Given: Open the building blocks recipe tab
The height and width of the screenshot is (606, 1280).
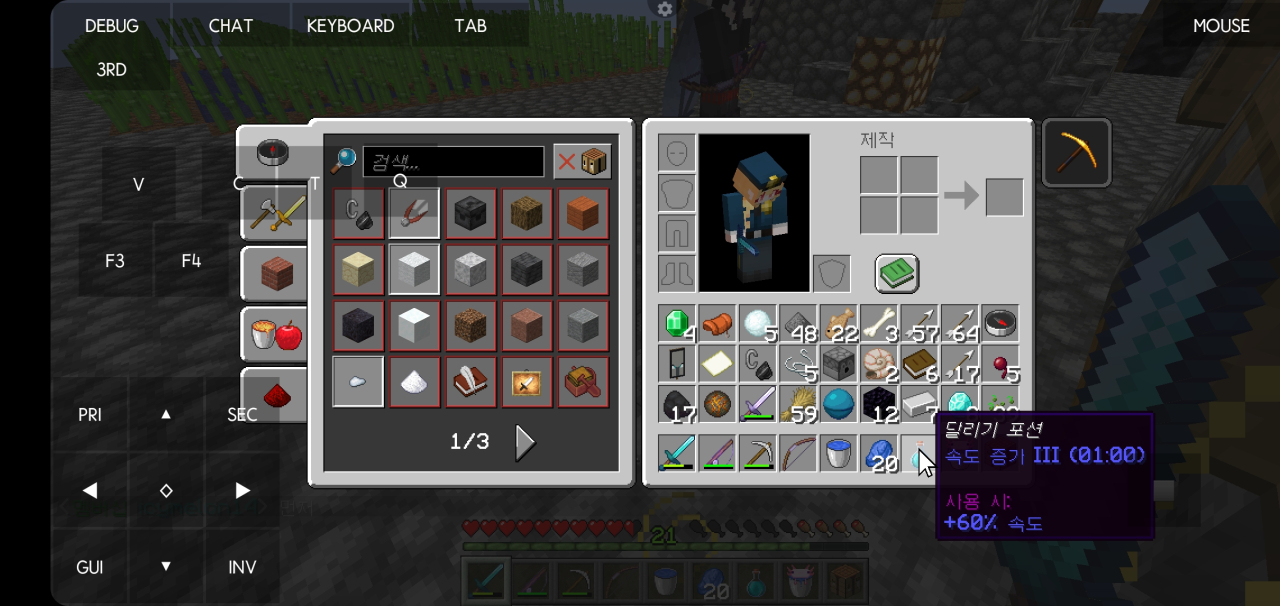Looking at the screenshot, I should click(274, 273).
